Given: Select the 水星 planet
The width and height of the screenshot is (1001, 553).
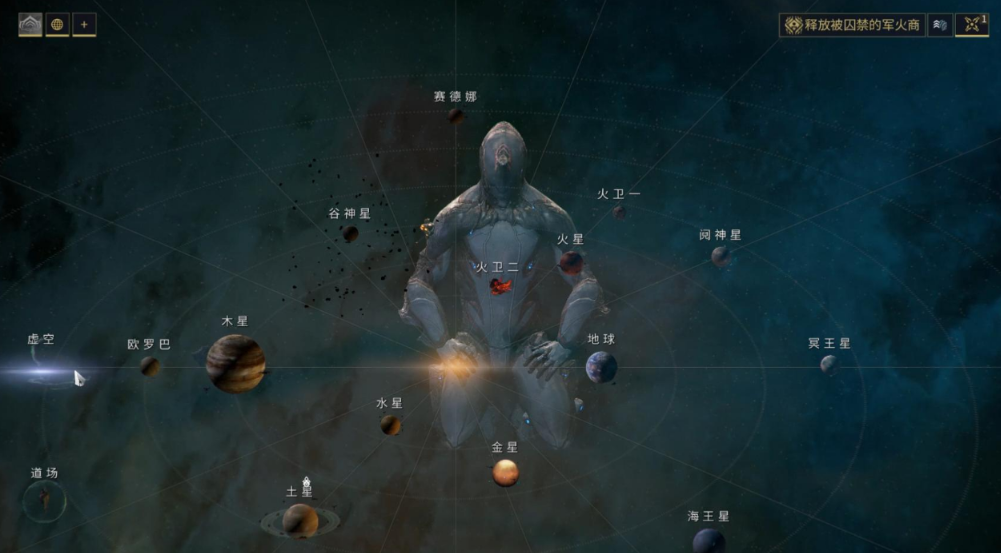Looking at the screenshot, I should click(390, 425).
